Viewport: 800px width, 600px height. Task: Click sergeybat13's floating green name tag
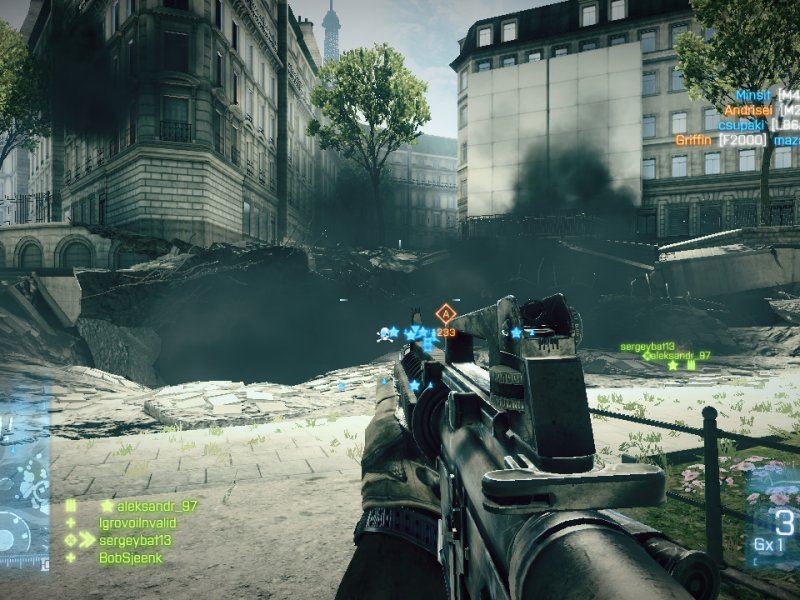647,346
